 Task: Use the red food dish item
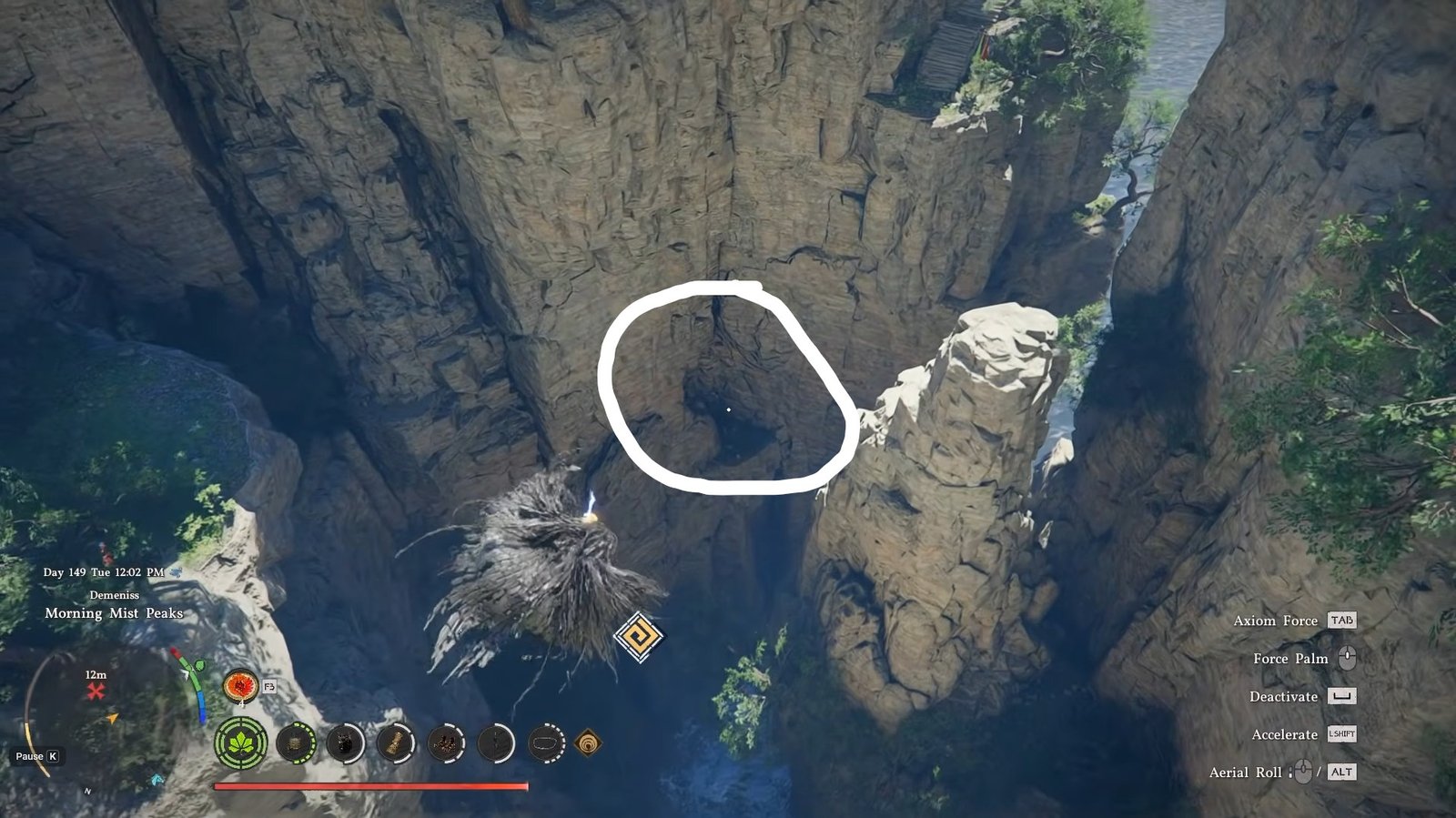[241, 685]
